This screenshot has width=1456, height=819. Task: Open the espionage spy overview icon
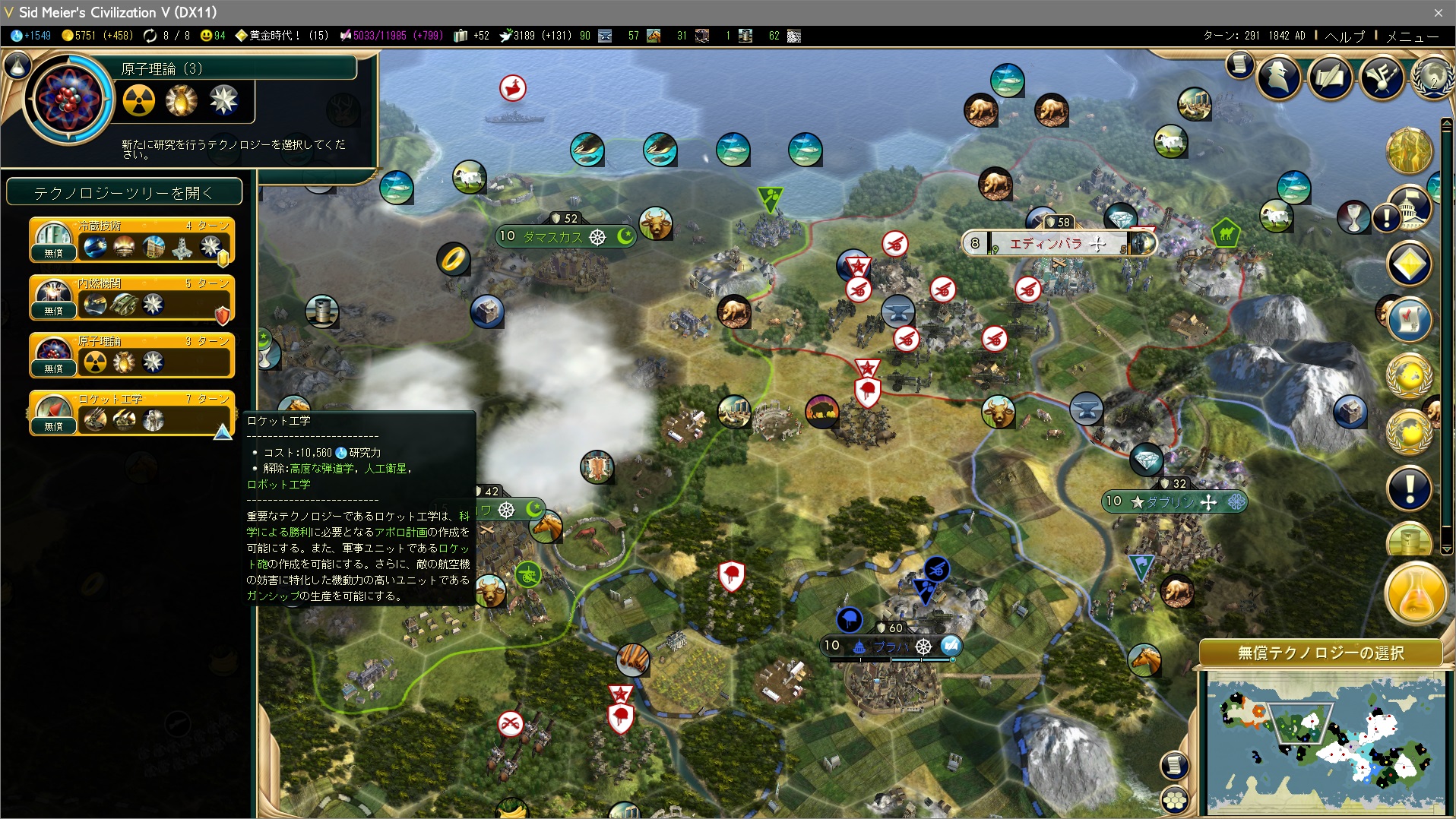(x=1279, y=76)
